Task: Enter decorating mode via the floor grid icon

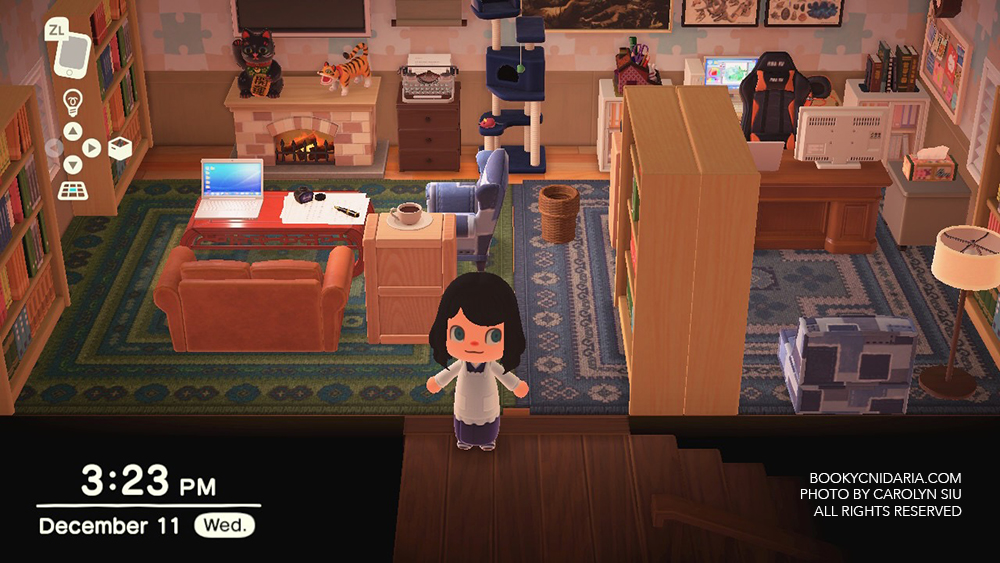Action: tap(72, 189)
